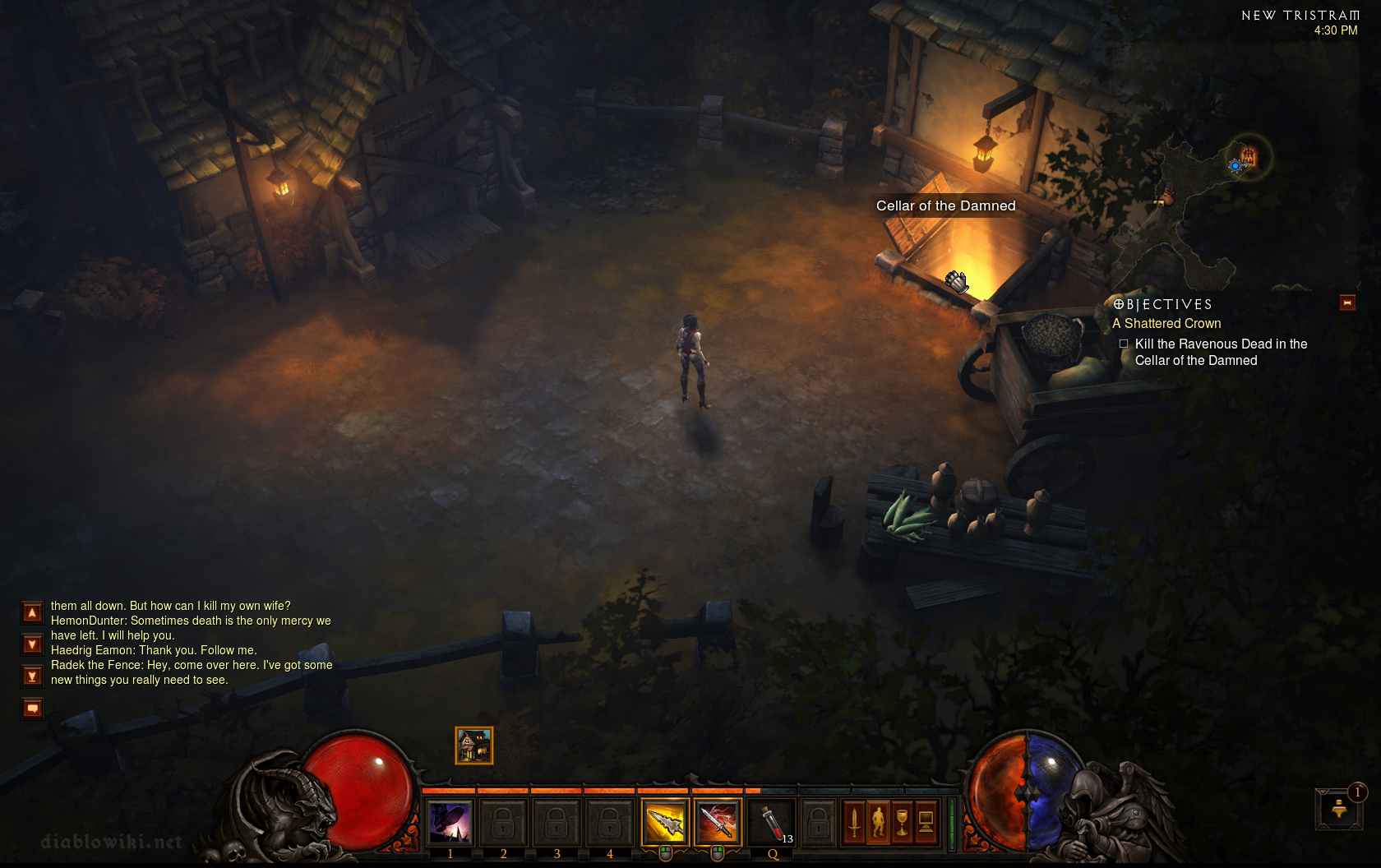Open the character figure menu button
Viewport: 1381px width, 868px height.
point(878,822)
